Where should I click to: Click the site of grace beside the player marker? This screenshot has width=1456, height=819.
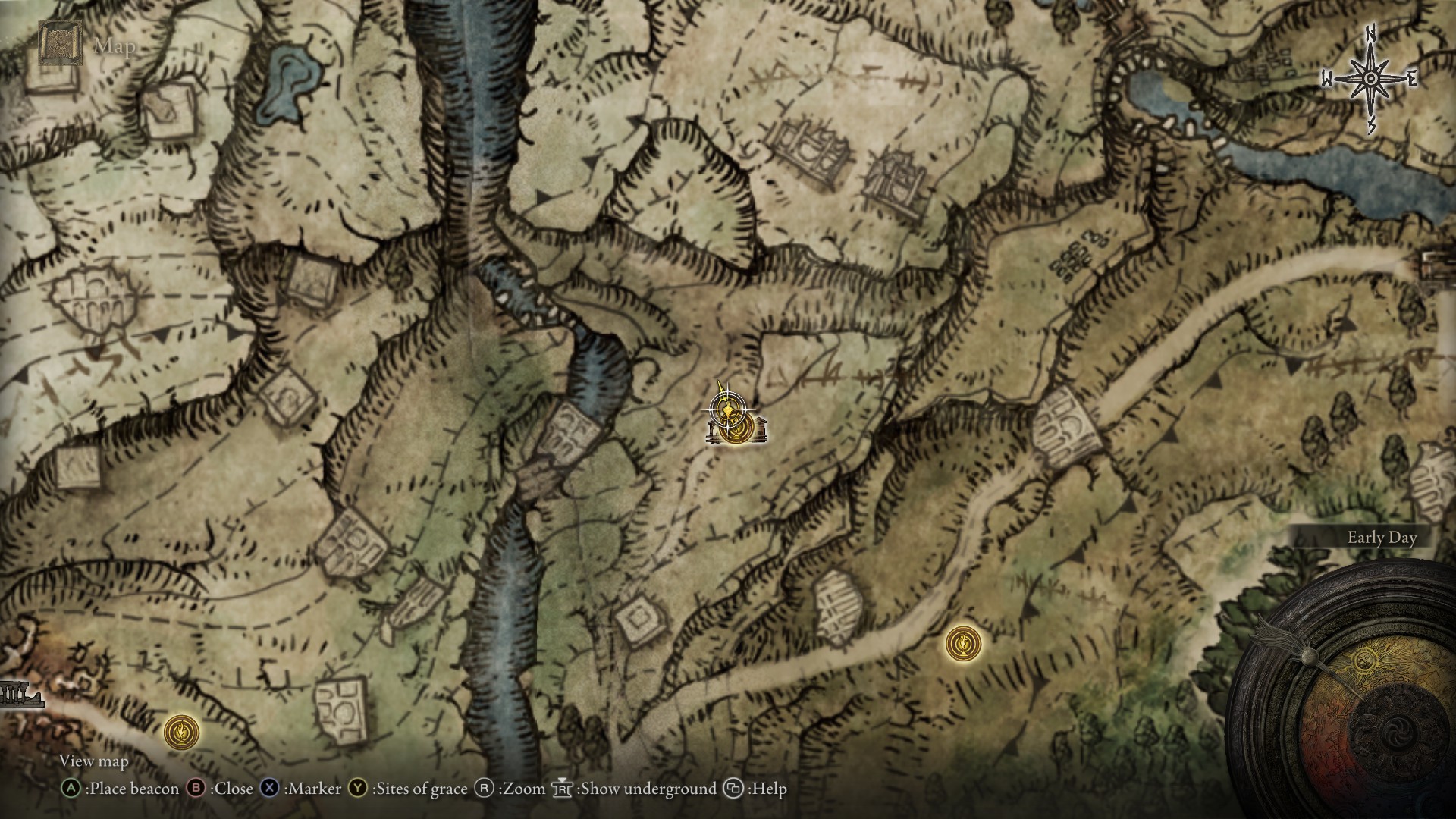pos(737,430)
